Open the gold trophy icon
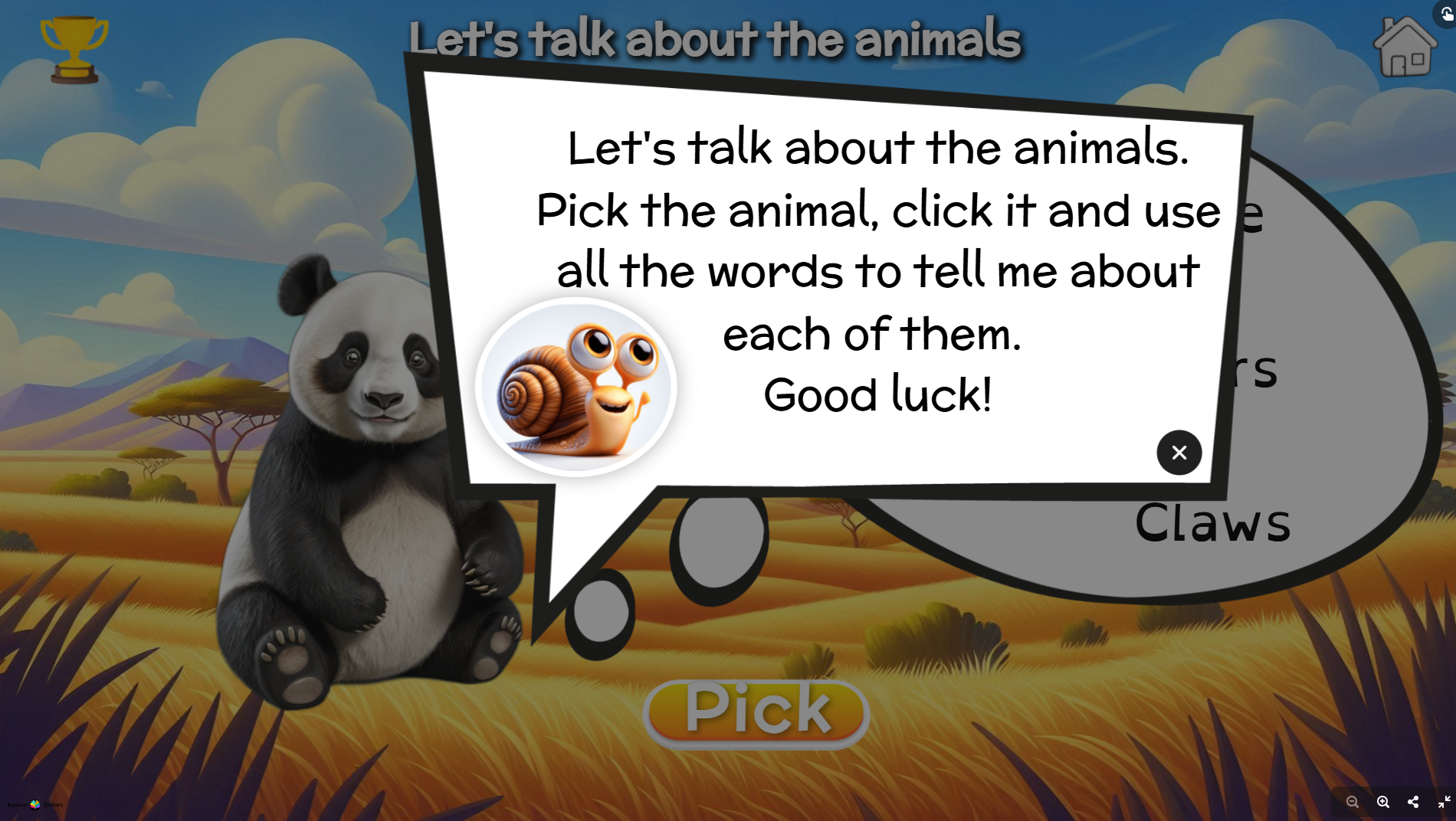This screenshot has height=821, width=1456. [74, 49]
